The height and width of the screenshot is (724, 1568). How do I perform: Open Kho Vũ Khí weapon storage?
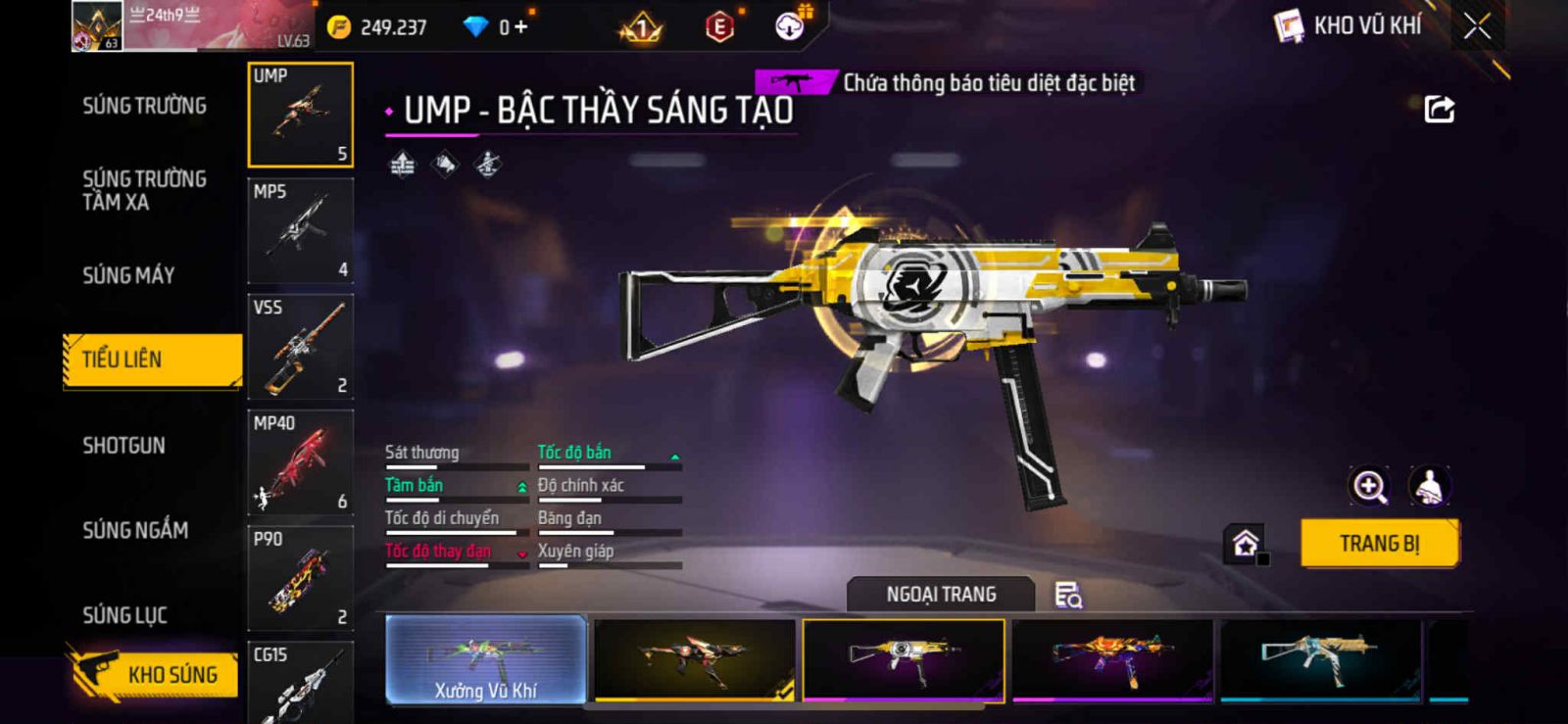(x=1349, y=26)
